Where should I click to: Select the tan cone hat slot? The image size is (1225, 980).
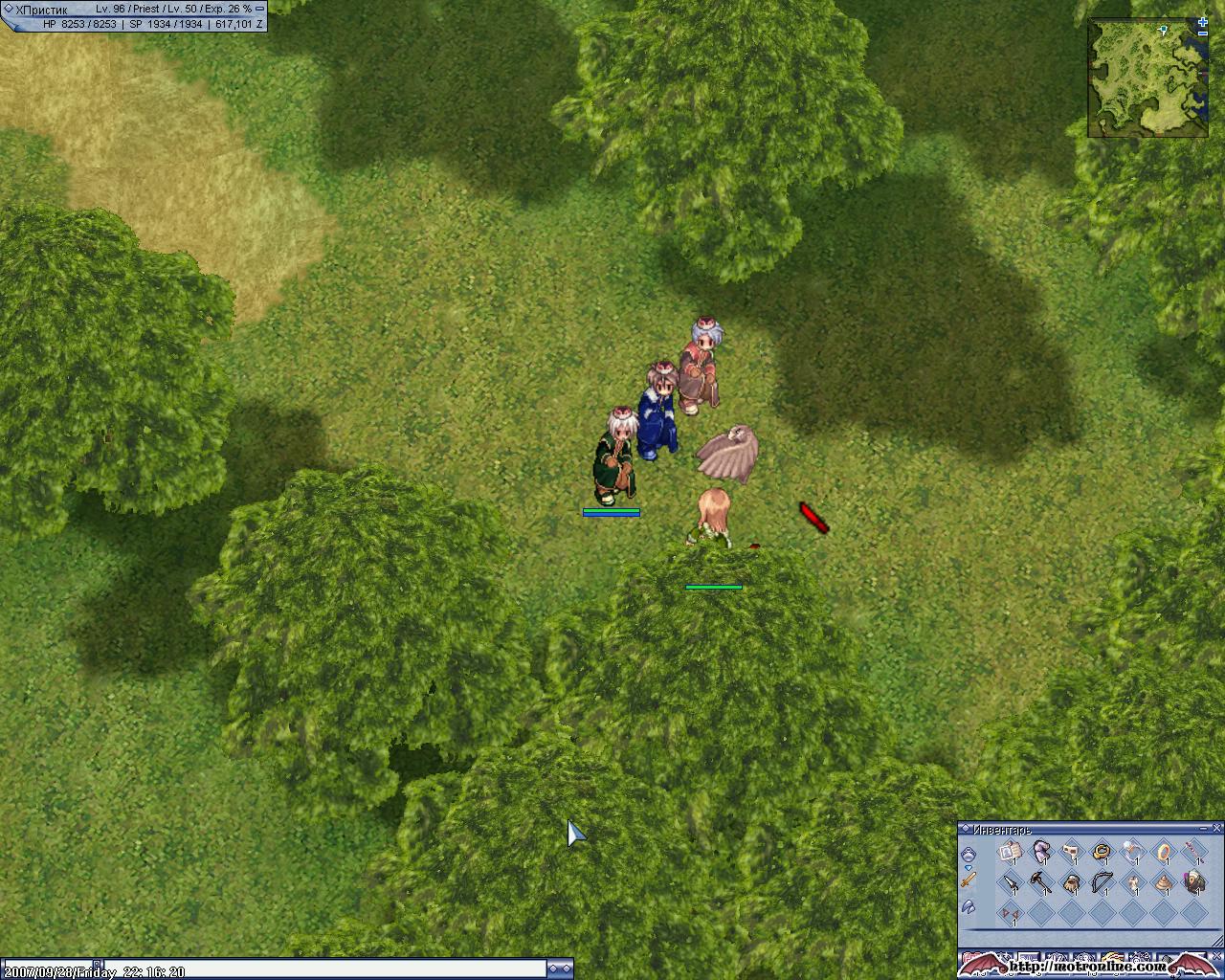pyautogui.click(x=1163, y=882)
